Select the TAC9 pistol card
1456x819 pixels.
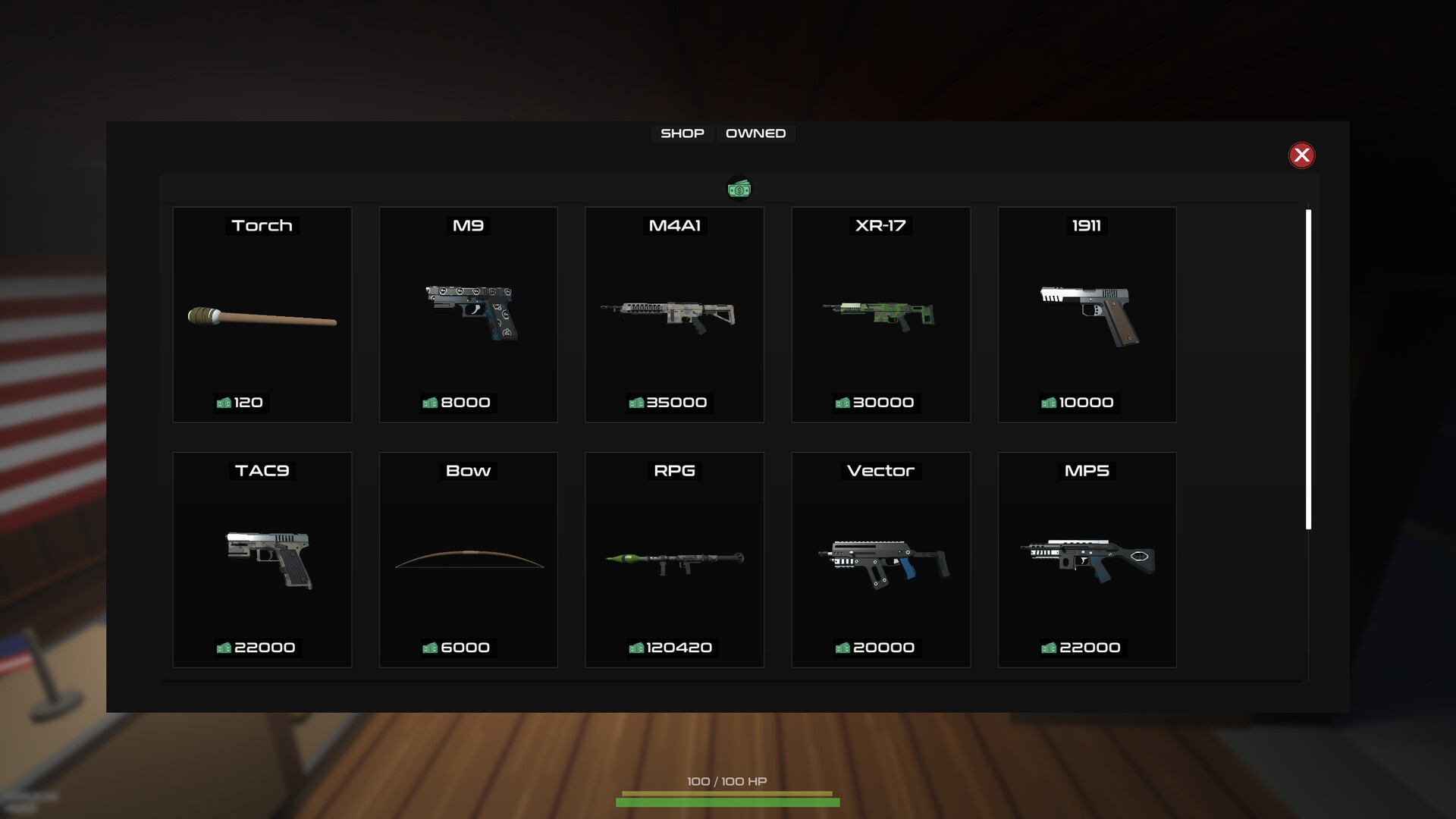point(262,560)
